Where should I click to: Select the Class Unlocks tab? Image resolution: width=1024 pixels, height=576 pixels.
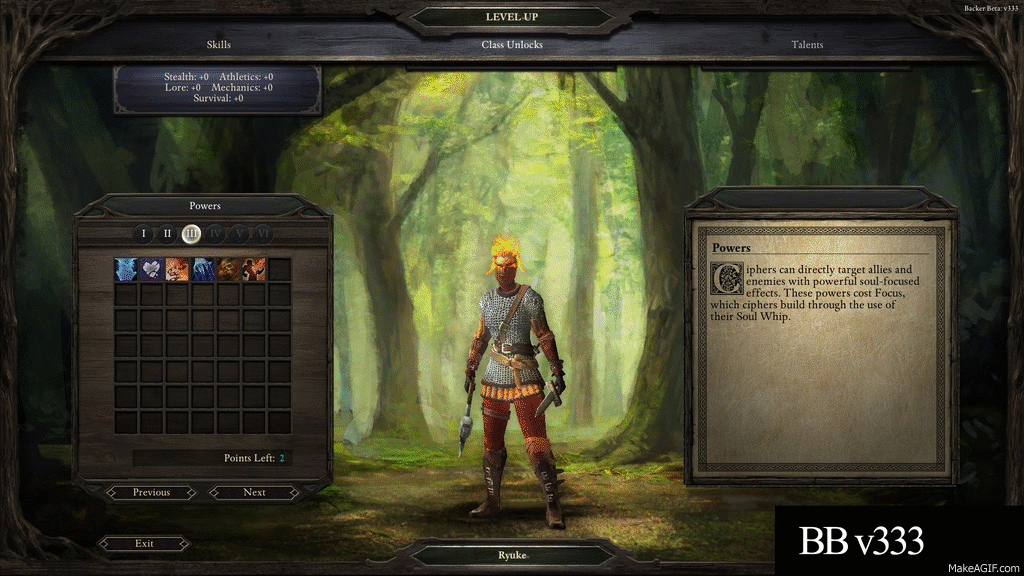point(512,45)
